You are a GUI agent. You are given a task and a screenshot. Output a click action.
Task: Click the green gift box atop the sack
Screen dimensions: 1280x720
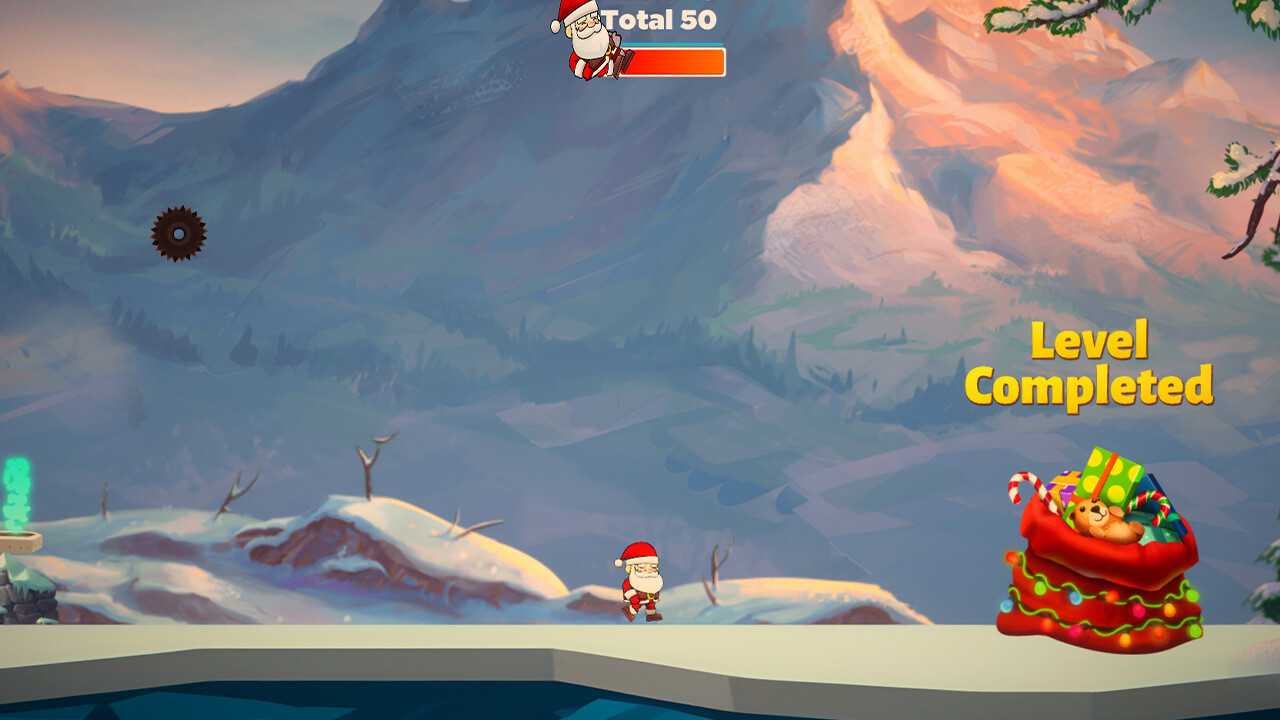click(1110, 478)
